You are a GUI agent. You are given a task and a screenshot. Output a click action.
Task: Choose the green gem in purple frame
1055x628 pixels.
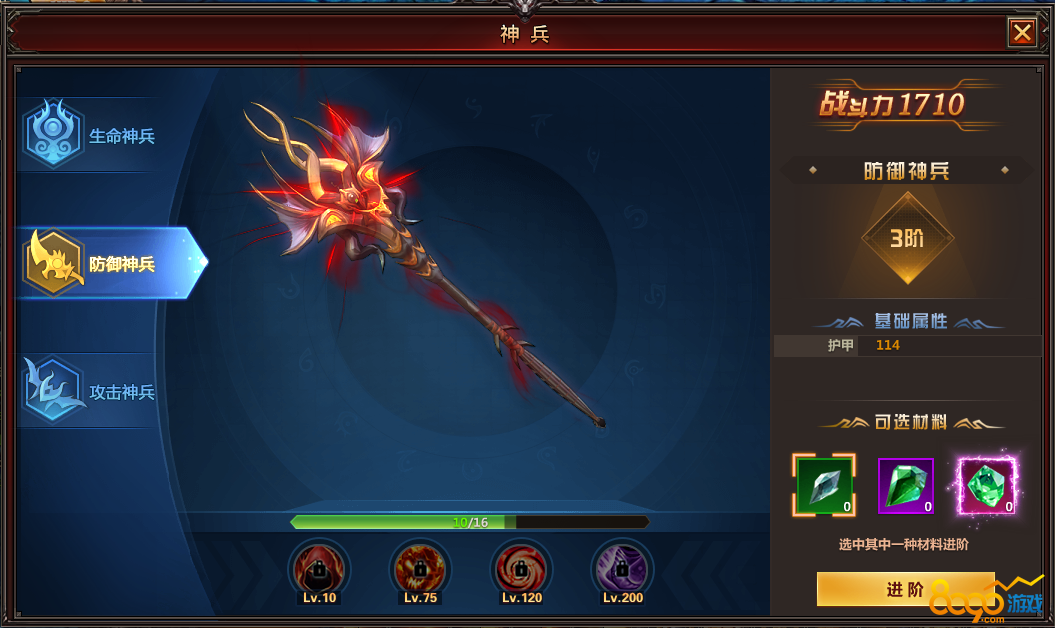905,485
